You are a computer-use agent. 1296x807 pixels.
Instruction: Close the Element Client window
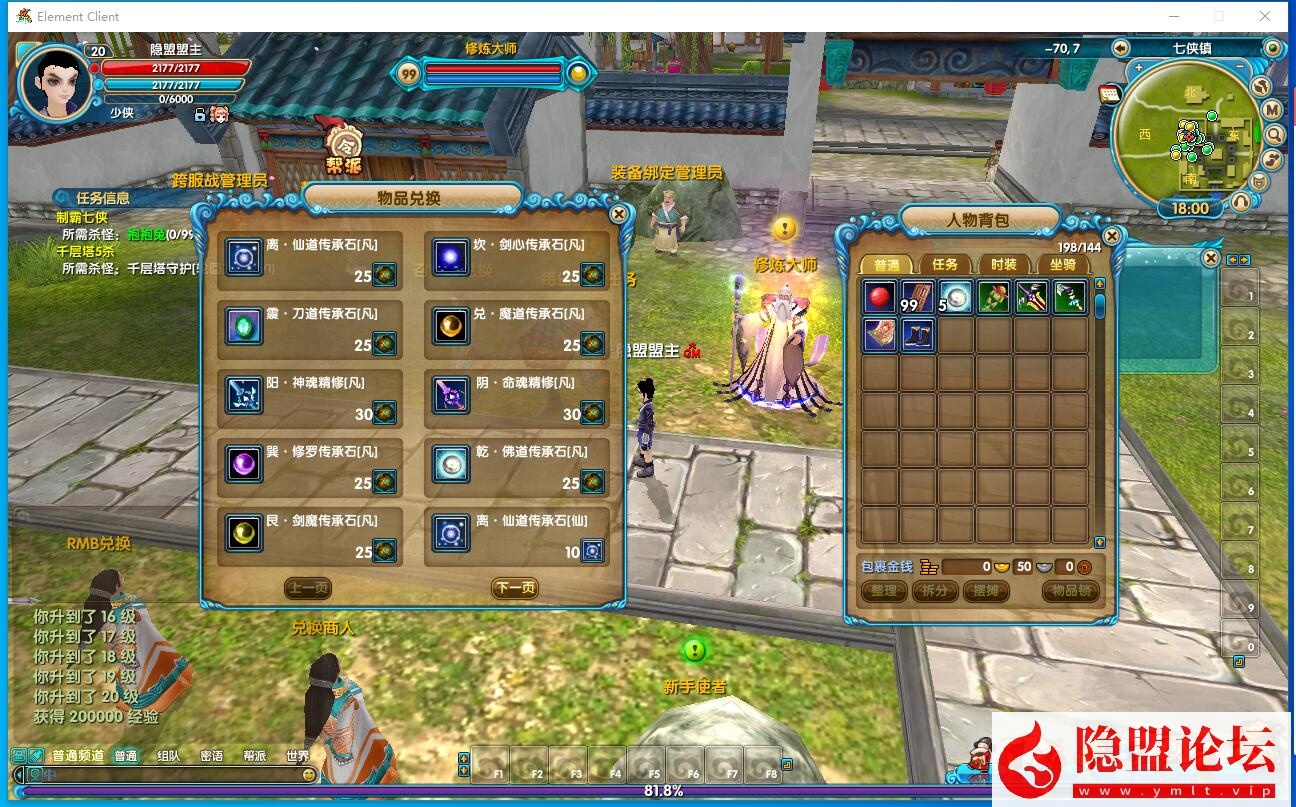point(1265,16)
